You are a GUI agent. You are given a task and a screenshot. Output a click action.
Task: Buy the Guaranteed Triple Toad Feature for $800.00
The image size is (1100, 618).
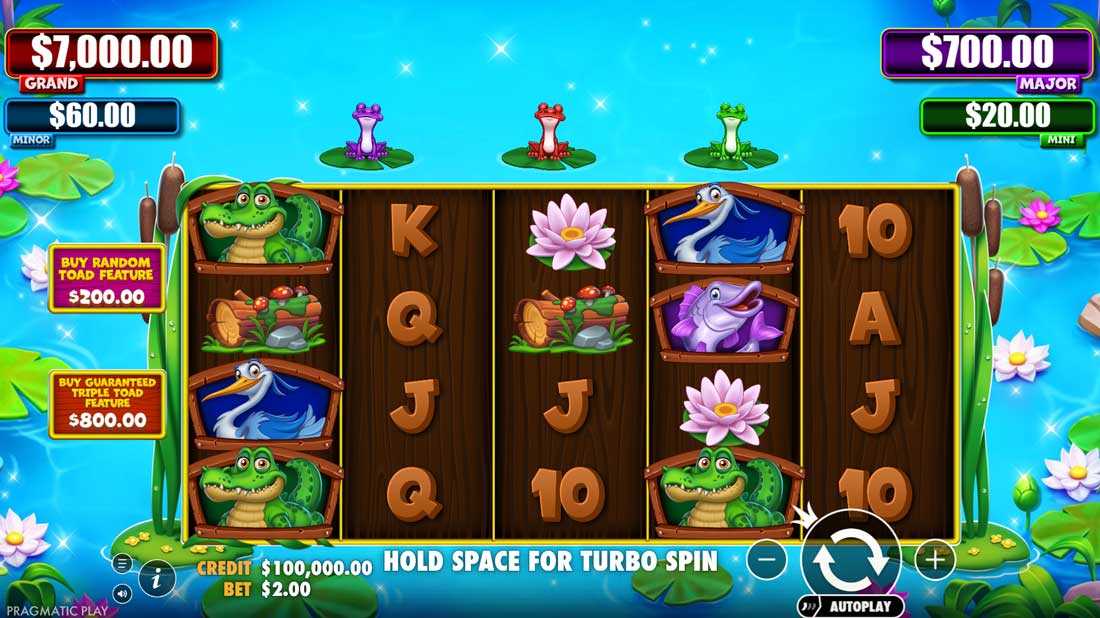pos(108,403)
